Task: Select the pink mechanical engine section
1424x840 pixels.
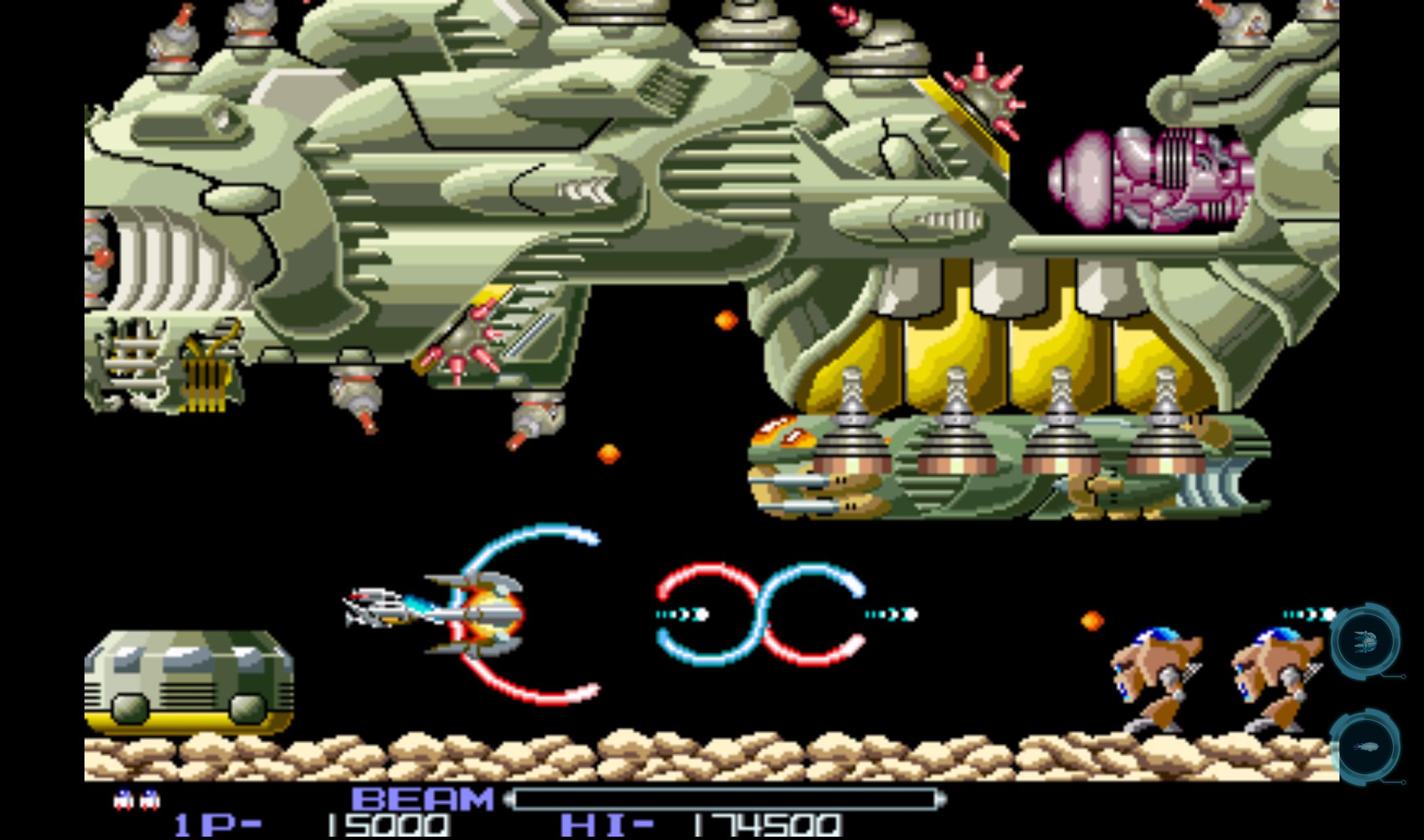Action: tap(1152, 176)
